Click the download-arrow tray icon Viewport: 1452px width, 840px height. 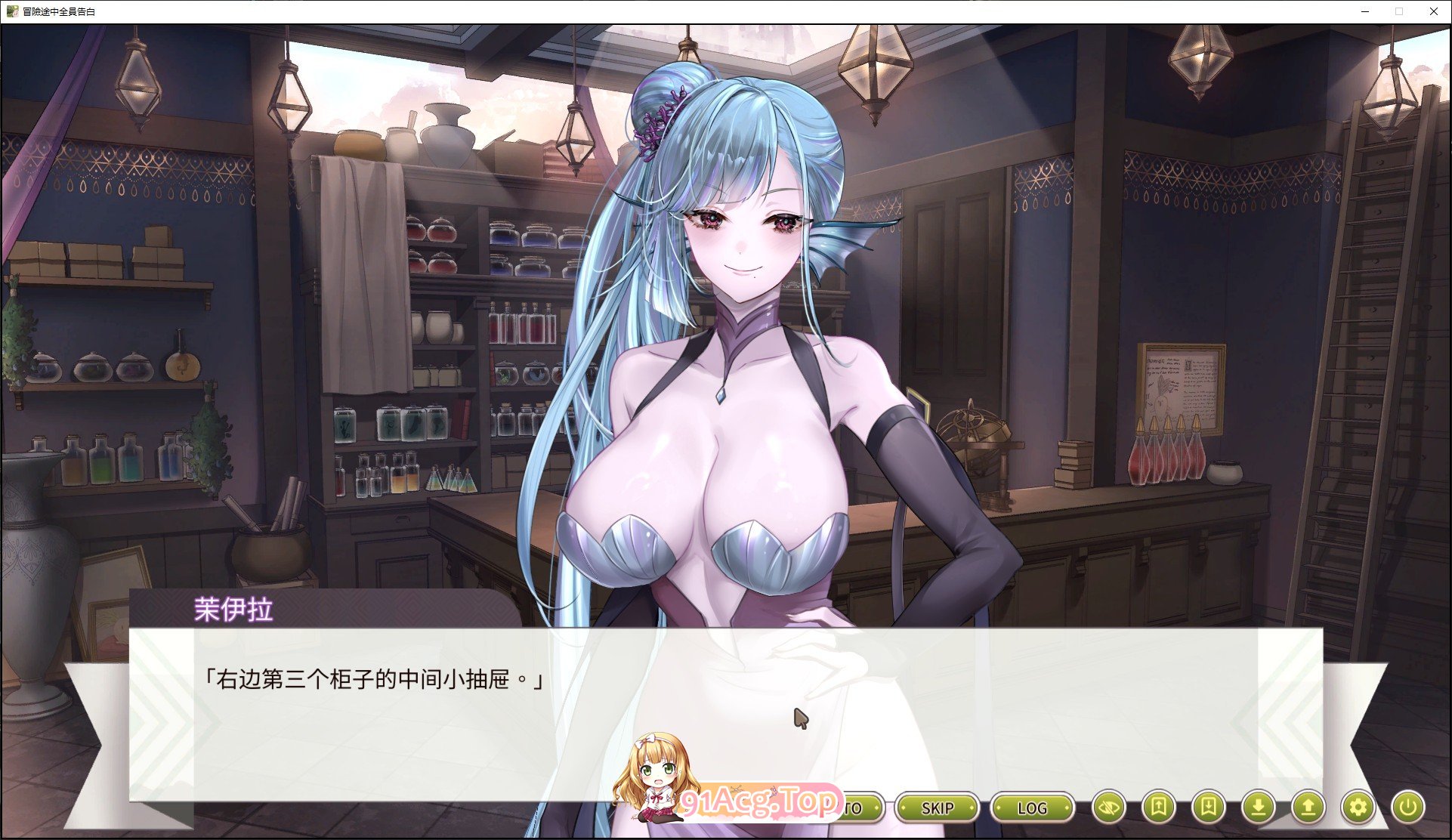pyautogui.click(x=1258, y=808)
